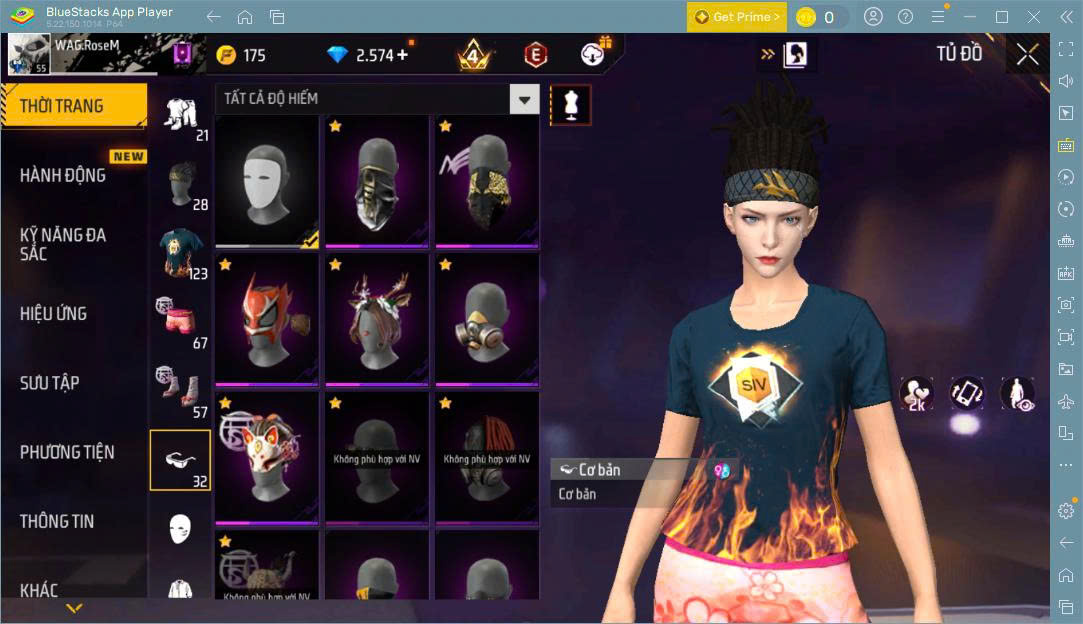Toggle the mannequin preview button

571,103
